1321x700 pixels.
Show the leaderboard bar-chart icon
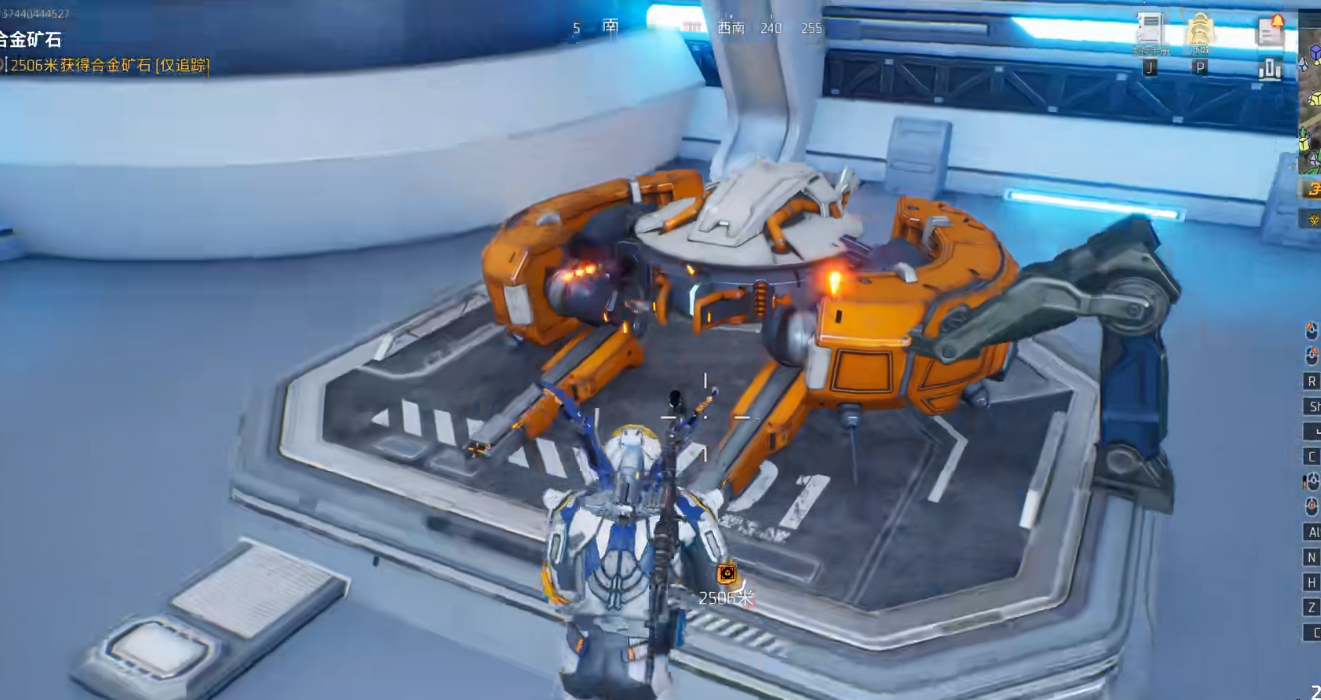tap(1270, 69)
